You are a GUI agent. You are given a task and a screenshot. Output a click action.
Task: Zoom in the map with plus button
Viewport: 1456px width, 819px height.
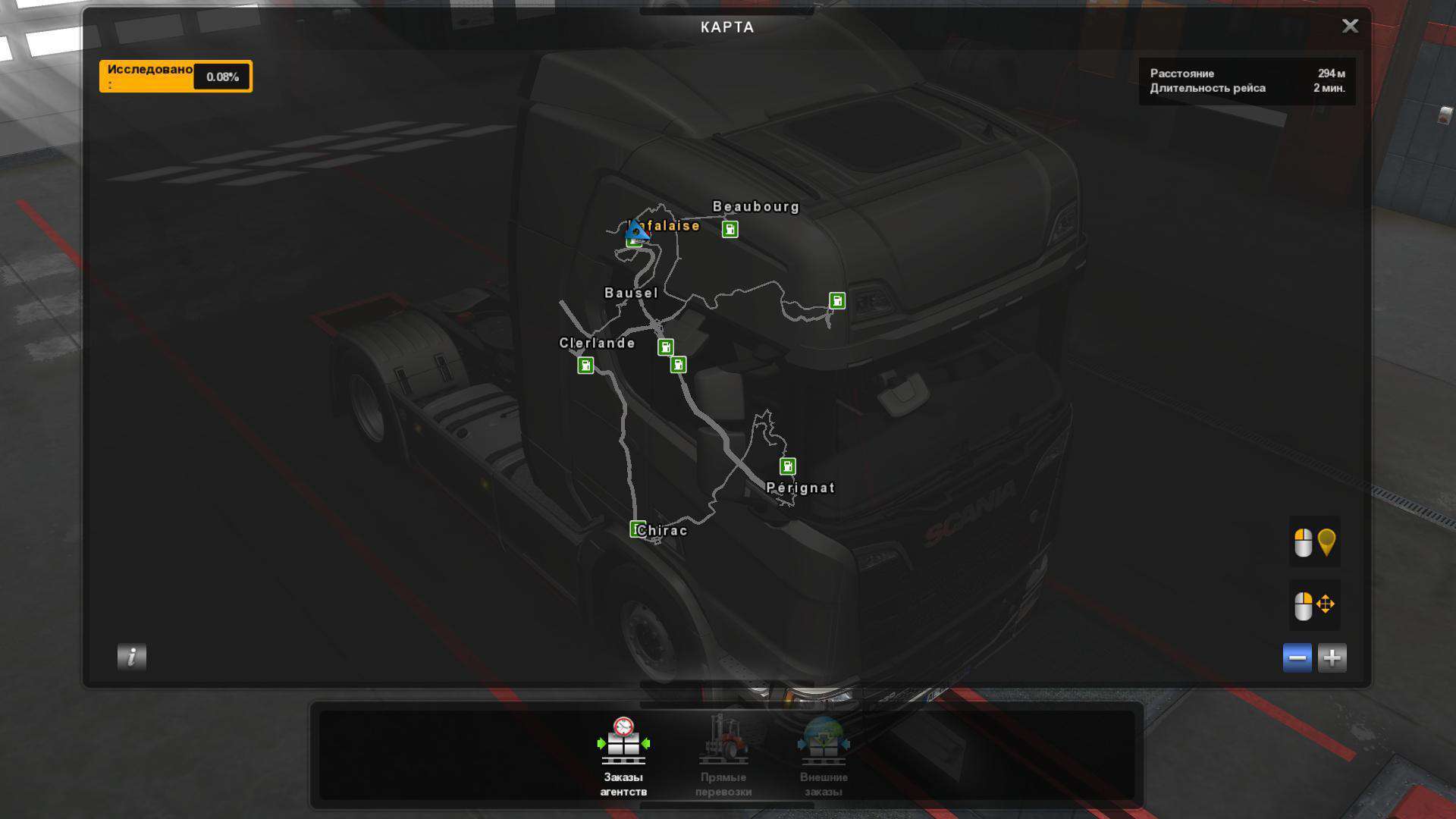tap(1332, 657)
